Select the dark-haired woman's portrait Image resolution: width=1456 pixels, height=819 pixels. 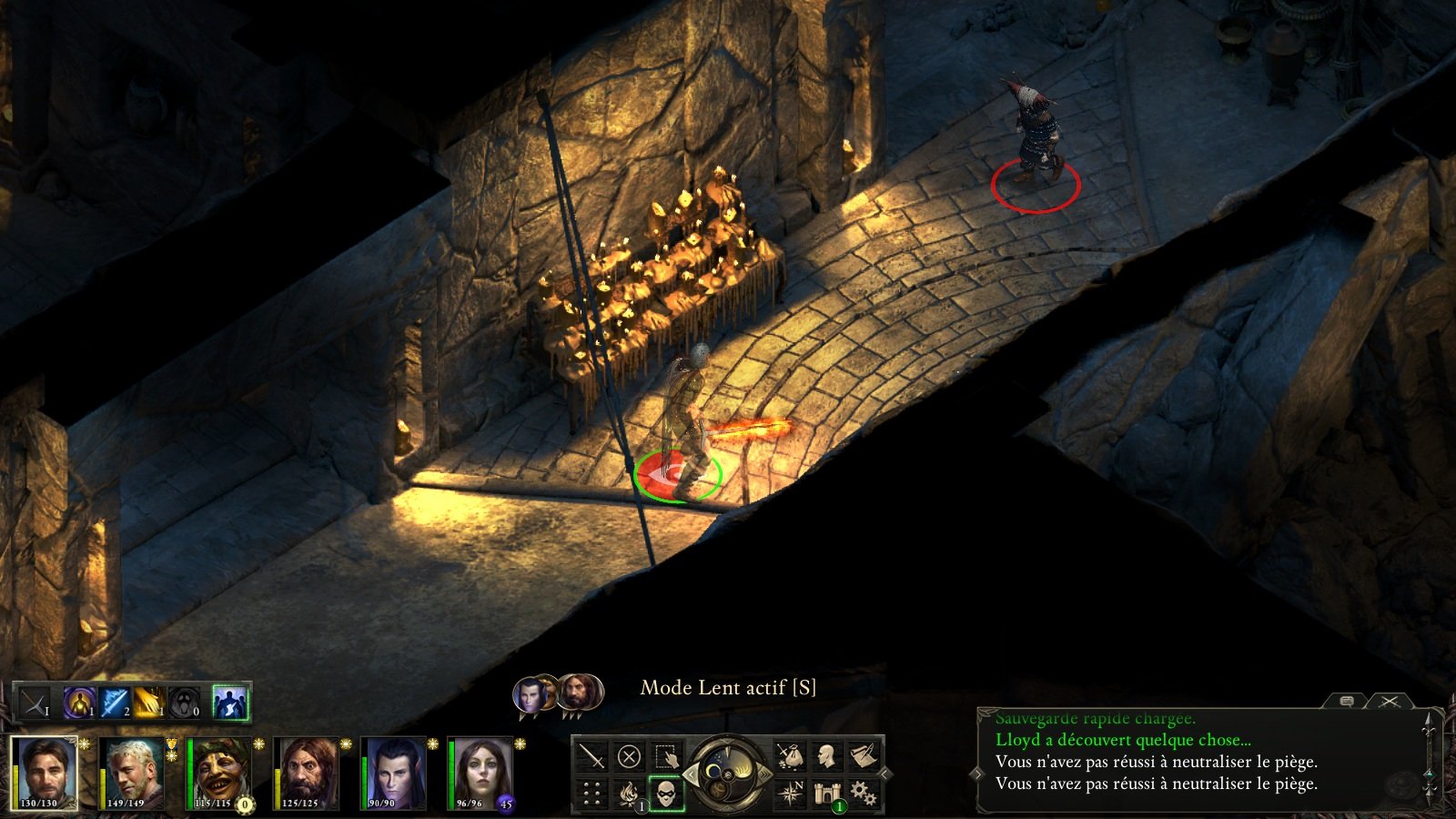tap(482, 773)
